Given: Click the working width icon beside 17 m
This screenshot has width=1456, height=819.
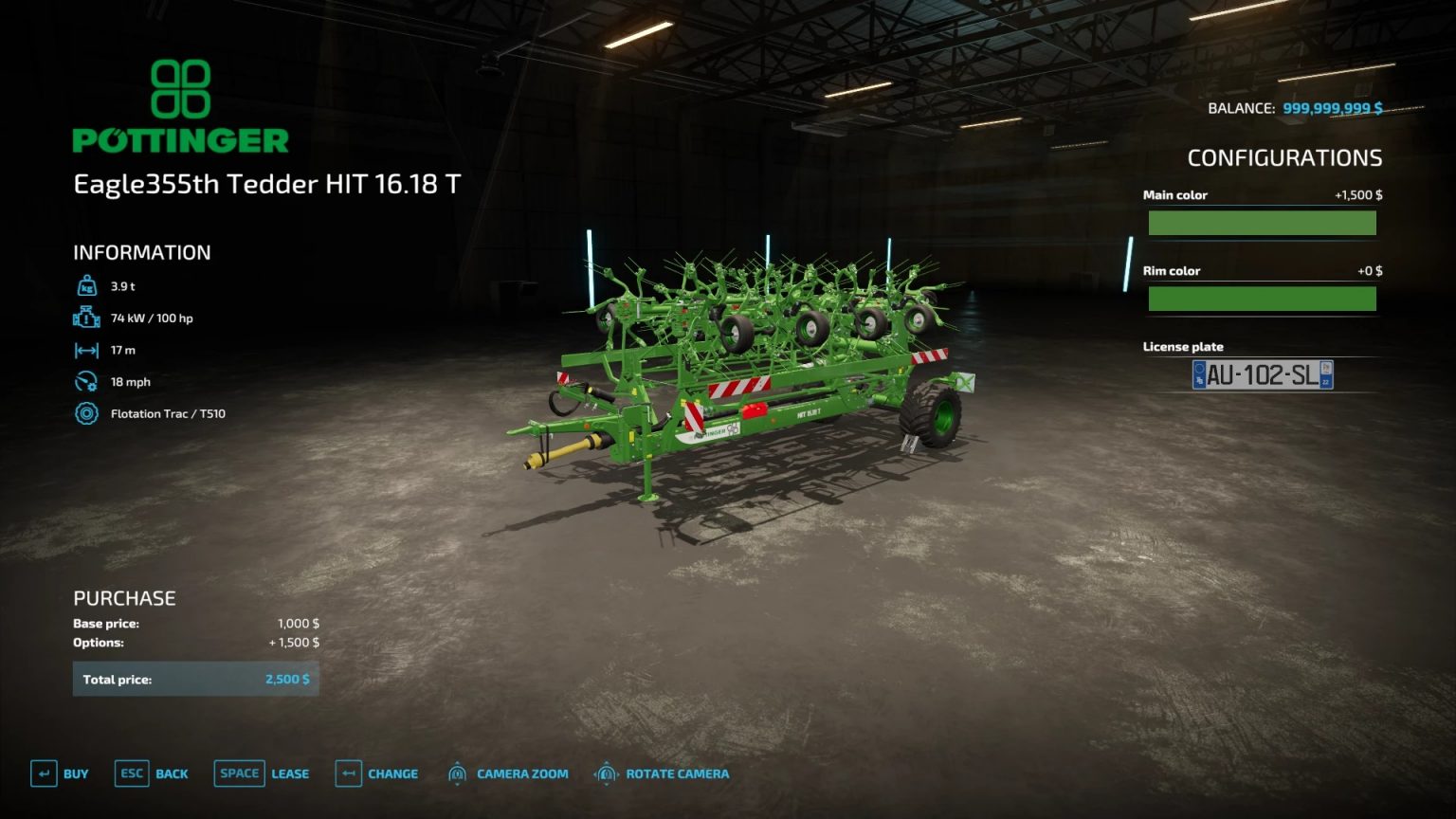Looking at the screenshot, I should 86,350.
